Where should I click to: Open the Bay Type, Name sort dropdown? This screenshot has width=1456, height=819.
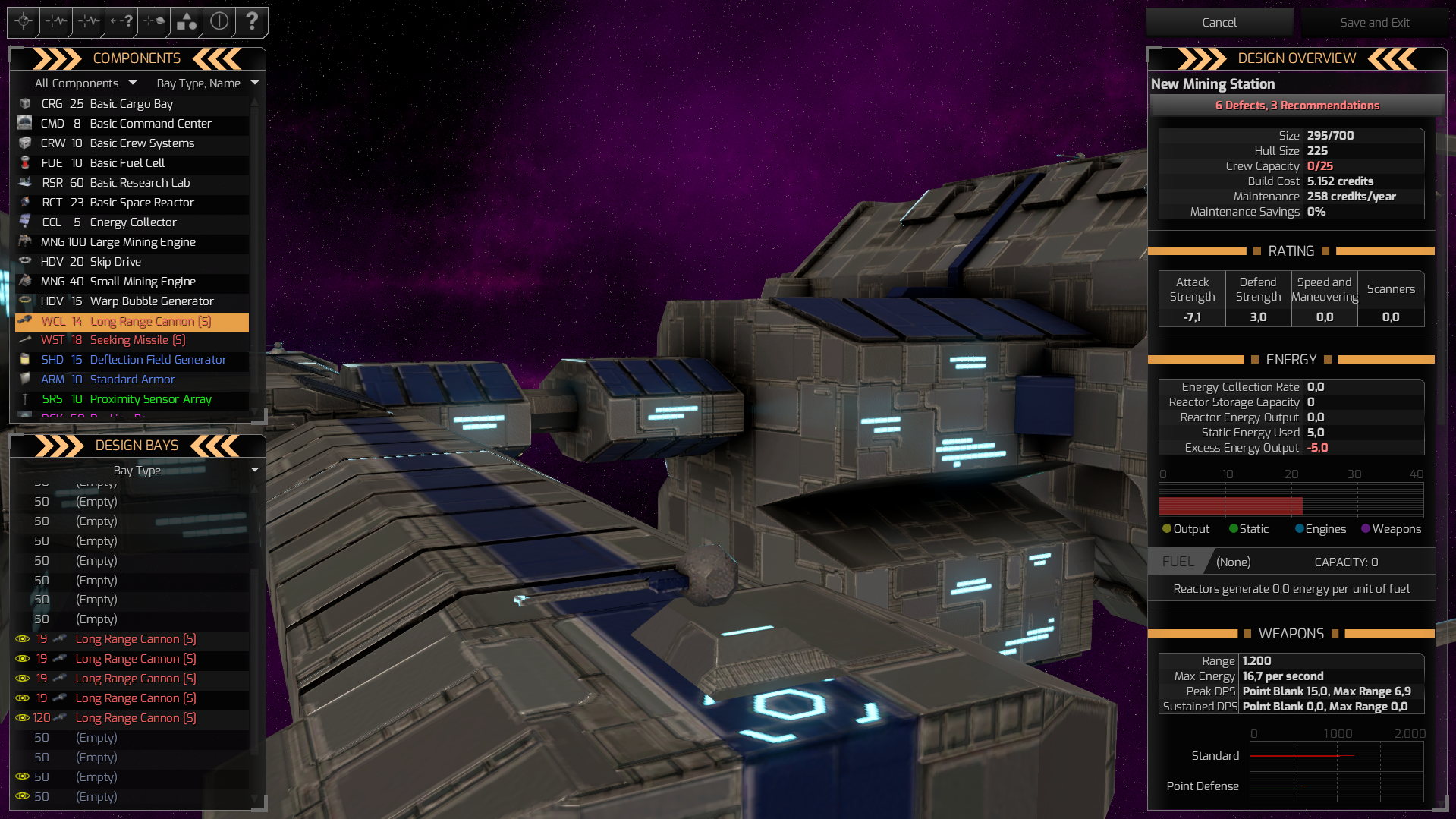pyautogui.click(x=207, y=83)
